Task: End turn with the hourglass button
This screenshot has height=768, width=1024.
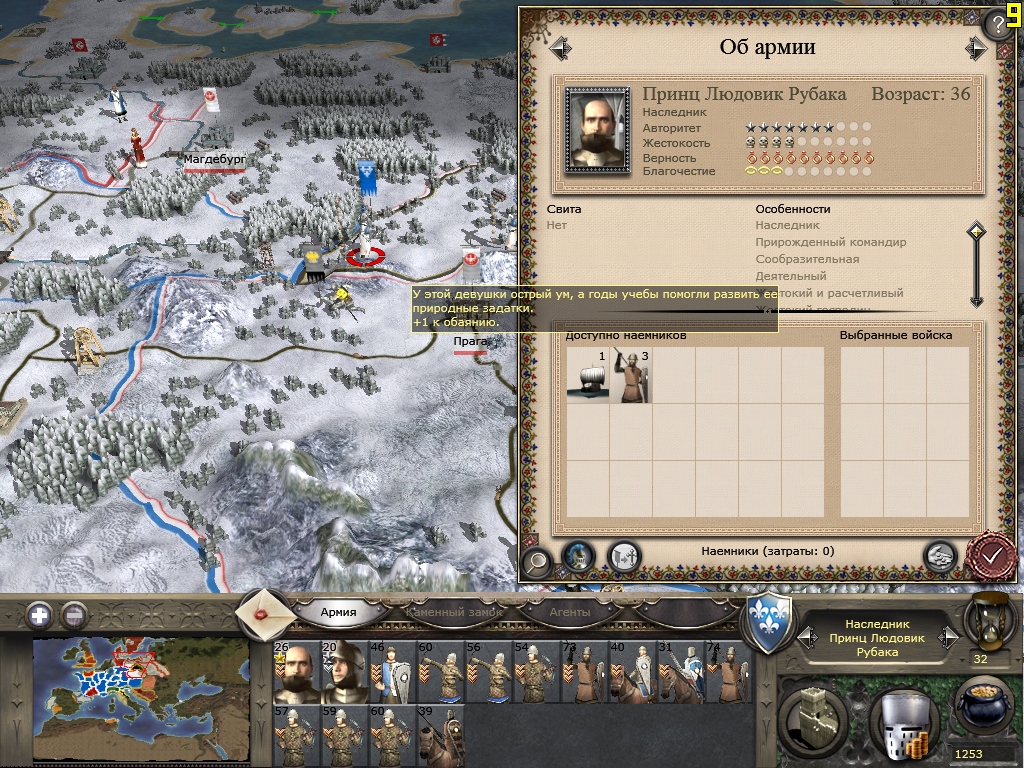Action: [986, 619]
